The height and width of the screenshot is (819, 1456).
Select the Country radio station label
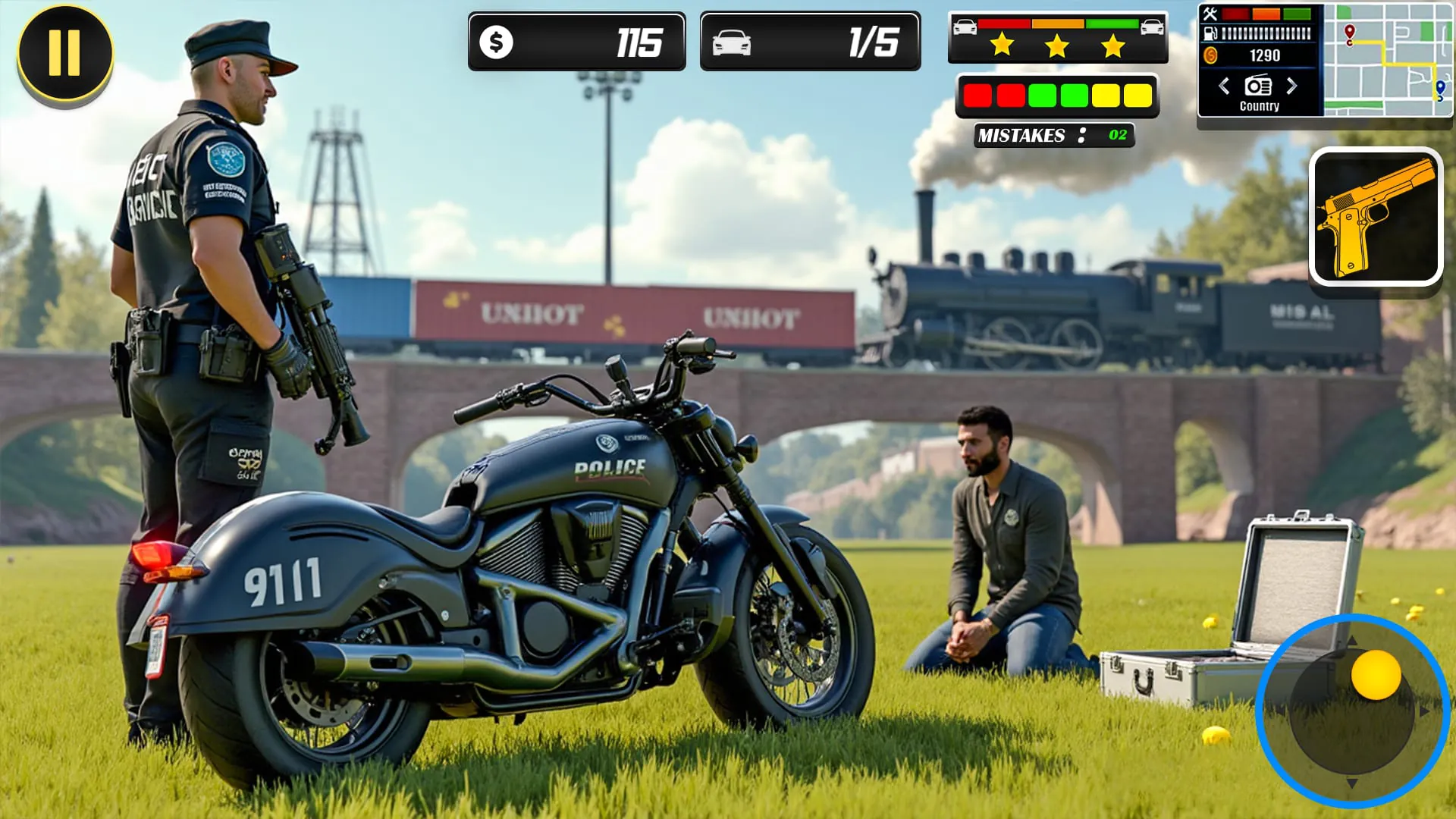pyautogui.click(x=1260, y=106)
